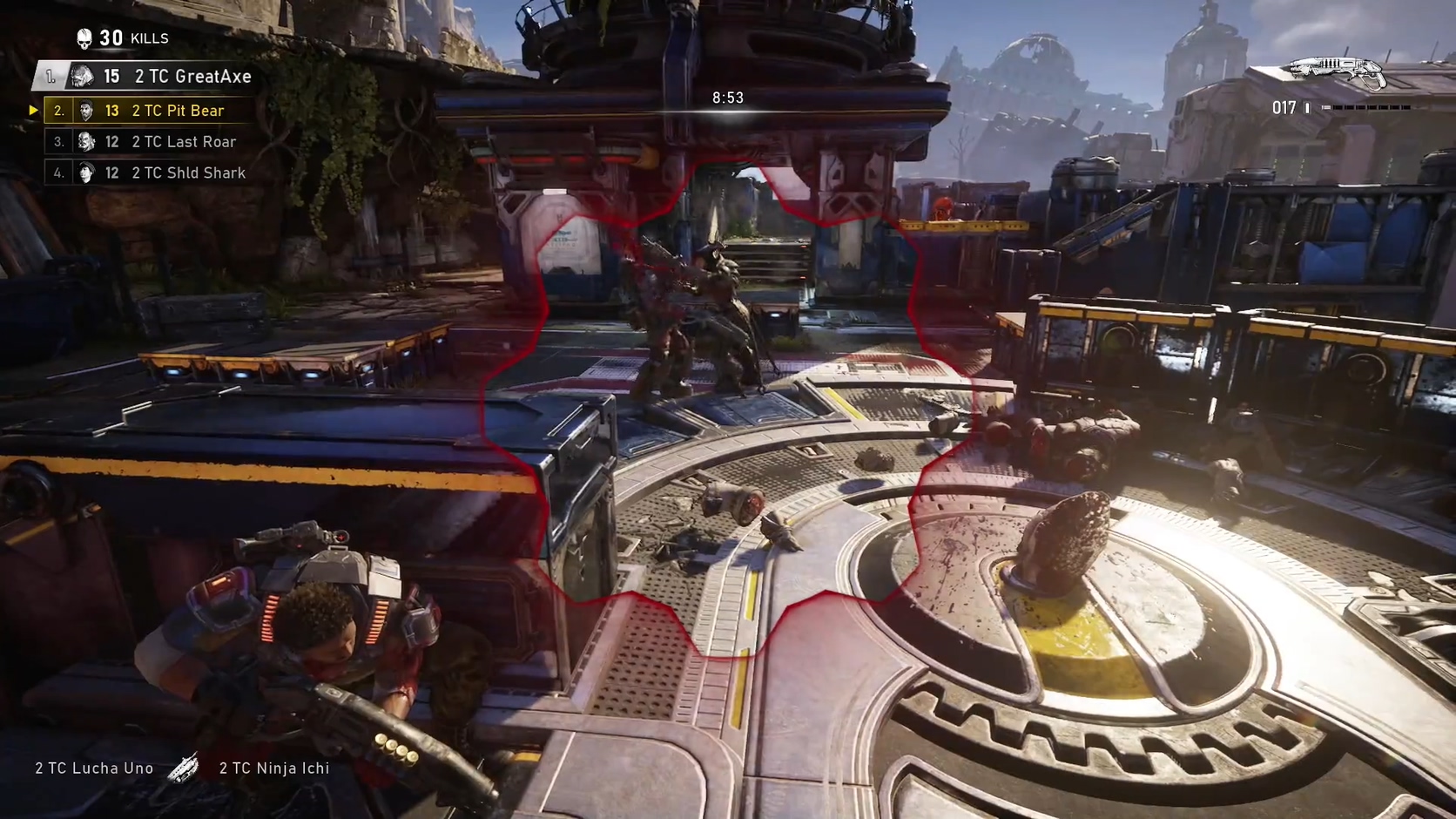
Task: Toggle the red gear objective ring overlay
Action: pyautogui.click(x=731, y=392)
